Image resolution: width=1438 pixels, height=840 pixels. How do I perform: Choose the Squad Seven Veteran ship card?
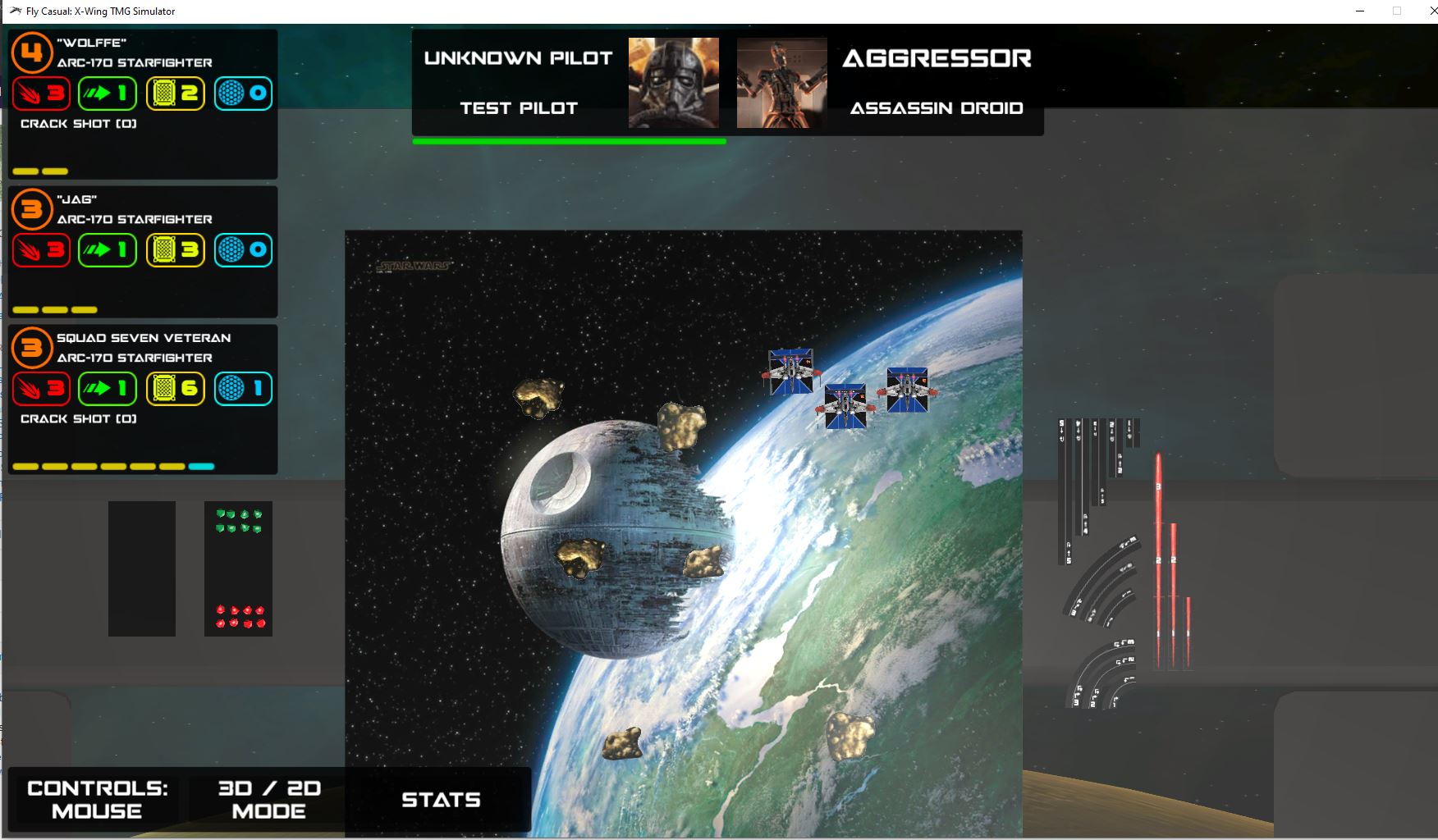(143, 399)
